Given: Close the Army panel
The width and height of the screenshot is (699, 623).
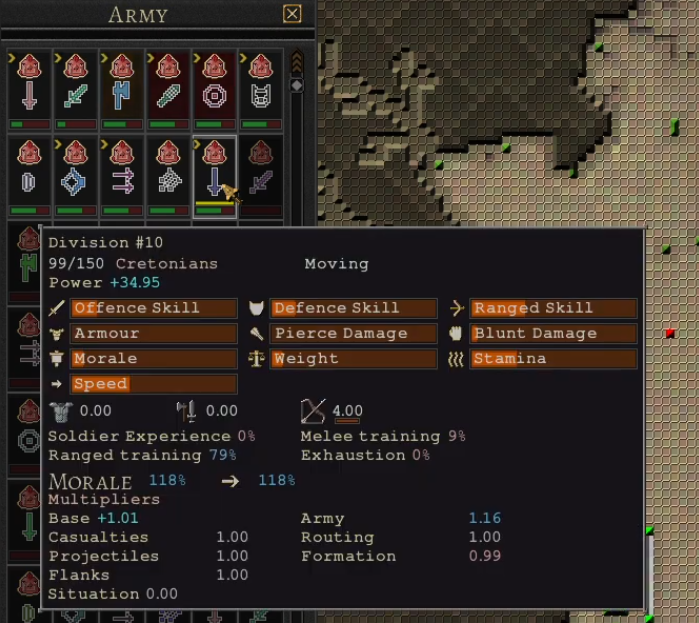Looking at the screenshot, I should [292, 14].
